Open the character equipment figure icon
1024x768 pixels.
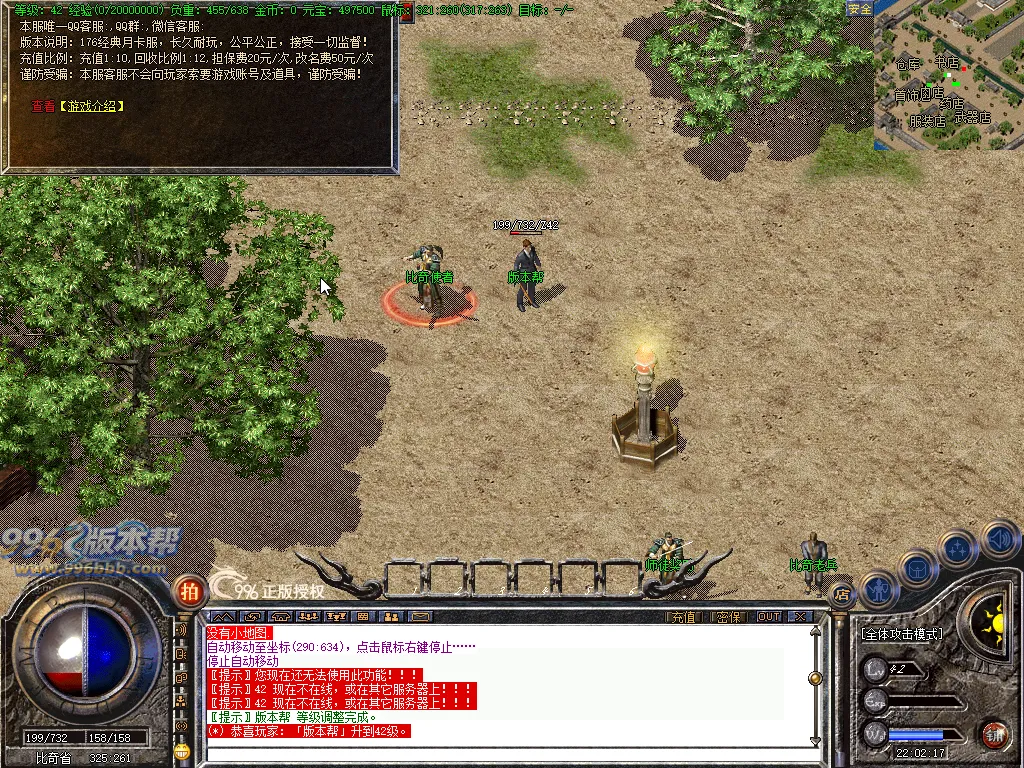(877, 590)
